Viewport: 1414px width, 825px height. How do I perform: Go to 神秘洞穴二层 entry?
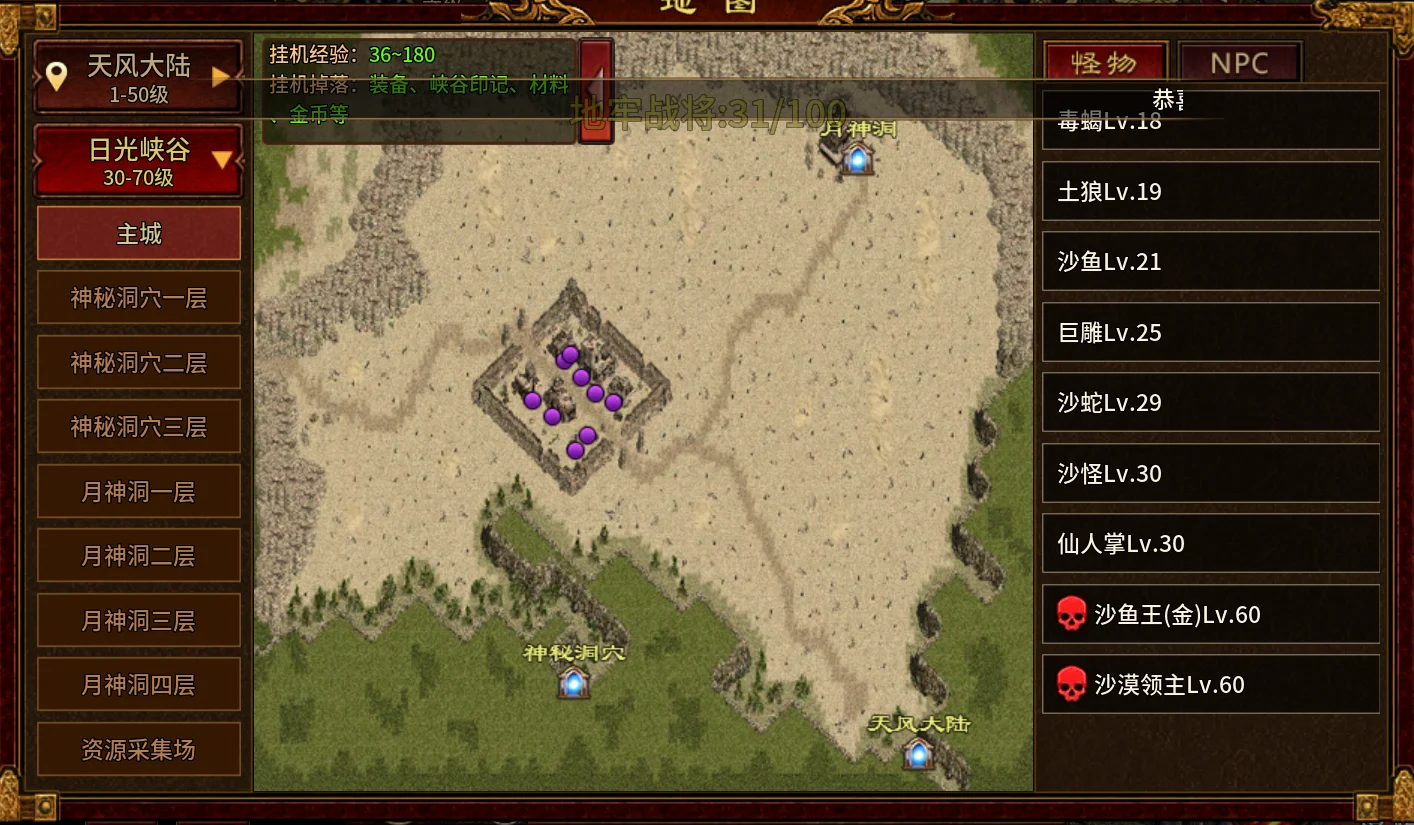tap(139, 362)
